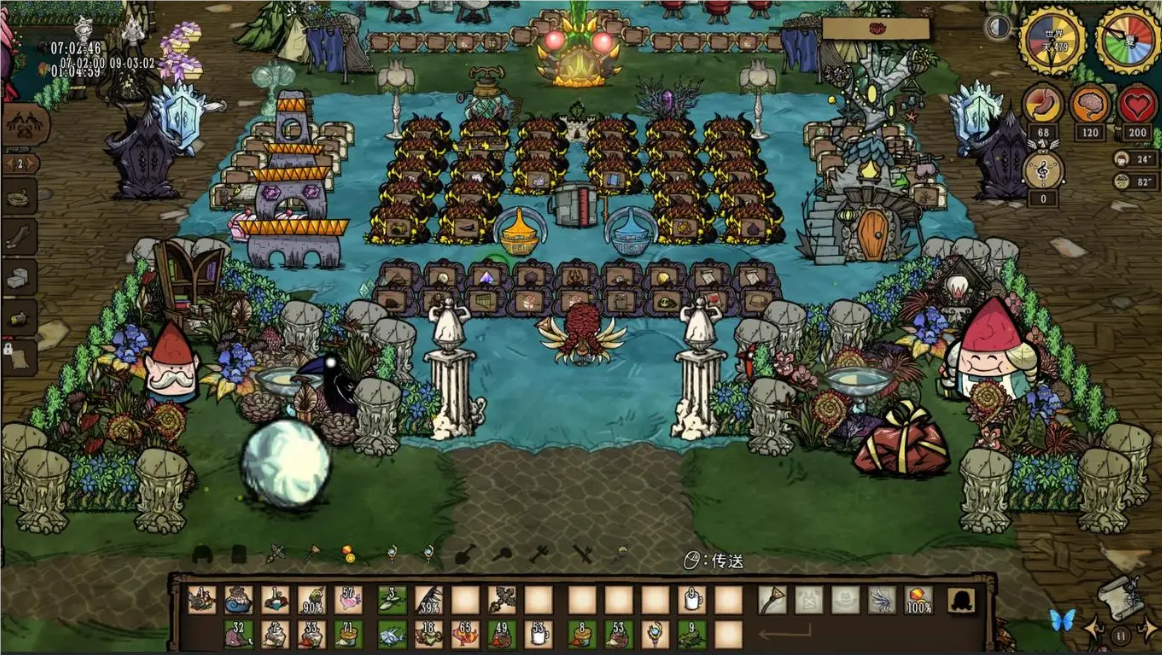
Task: Select the bottom-row stack of 65
Action: pos(464,634)
